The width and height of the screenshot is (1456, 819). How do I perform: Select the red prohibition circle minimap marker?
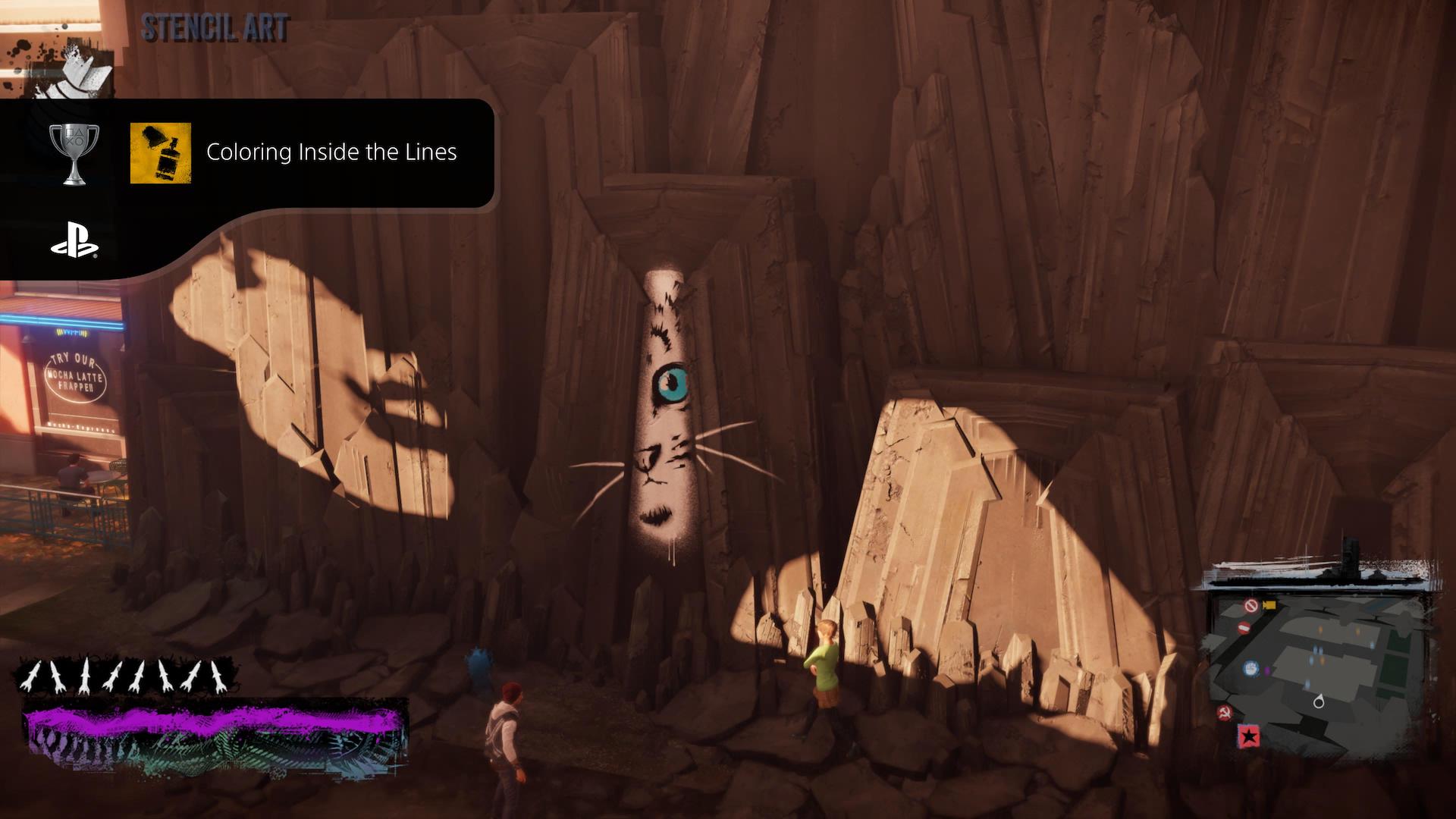1251,605
